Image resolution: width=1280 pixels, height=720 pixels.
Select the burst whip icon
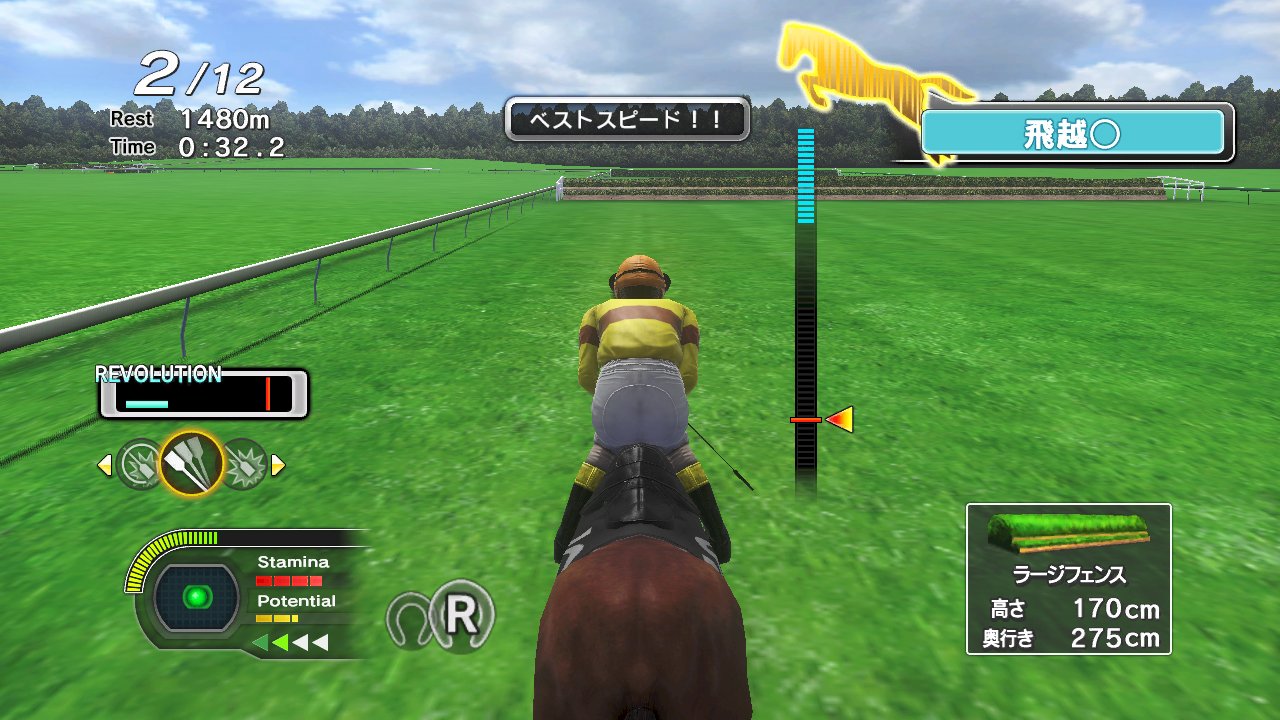pos(245,460)
